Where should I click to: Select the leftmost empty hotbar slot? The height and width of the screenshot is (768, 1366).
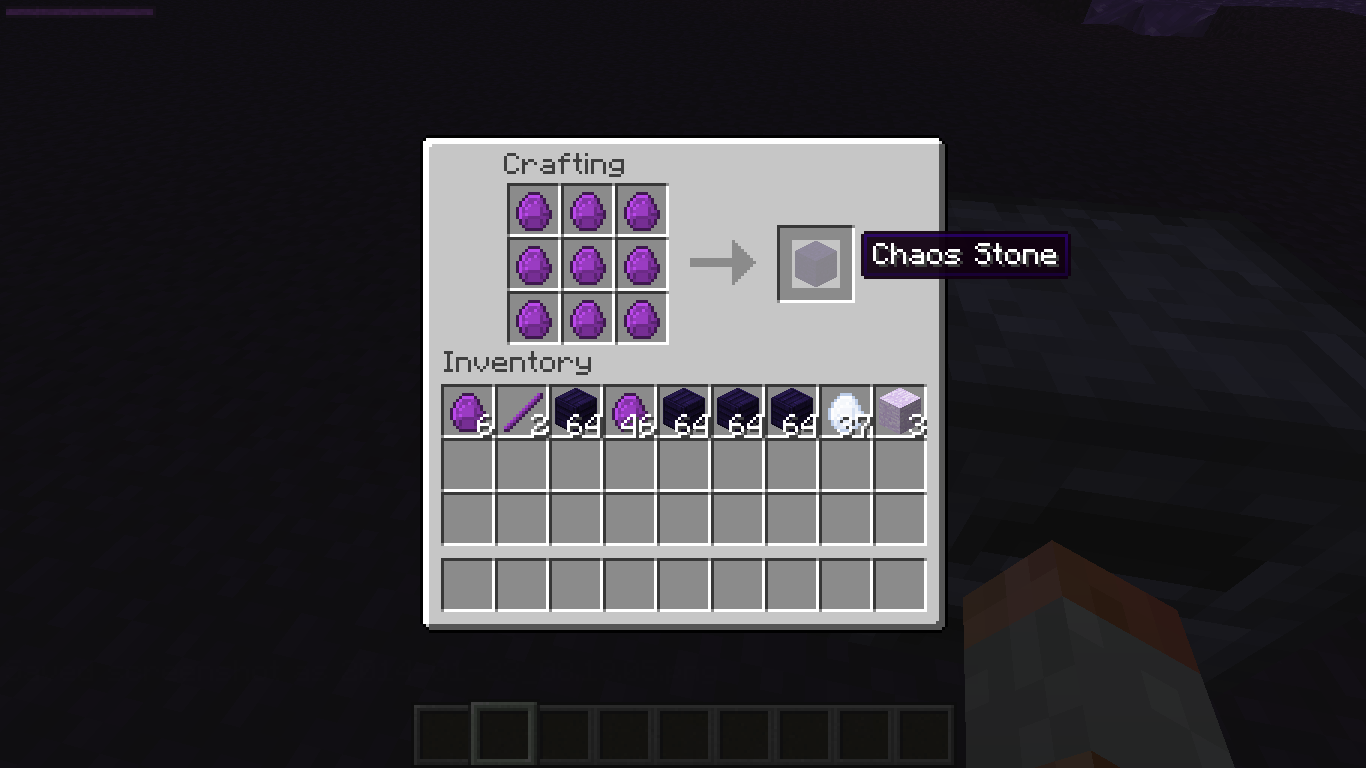pos(440,732)
